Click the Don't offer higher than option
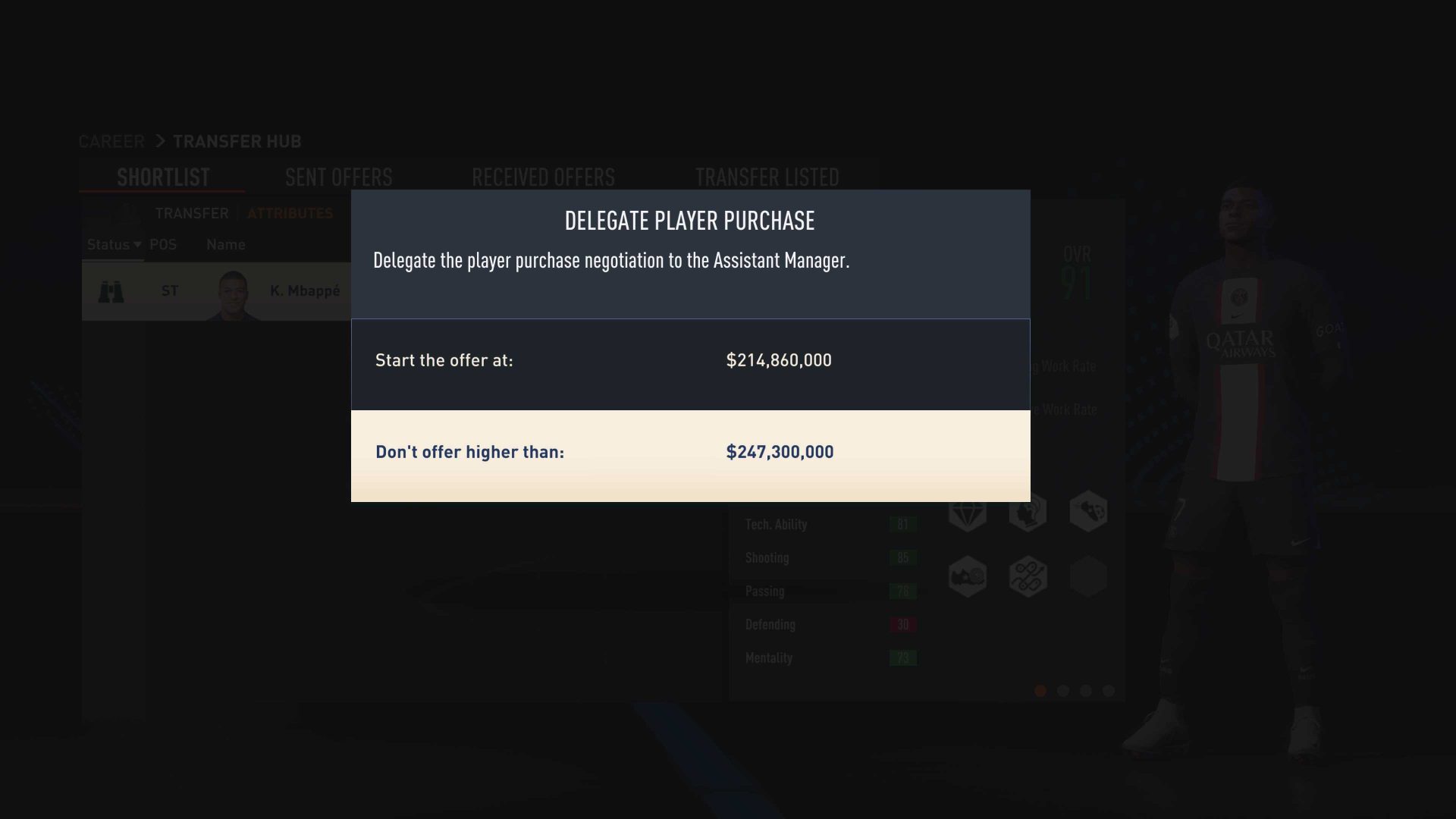The height and width of the screenshot is (819, 1456). 690,453
